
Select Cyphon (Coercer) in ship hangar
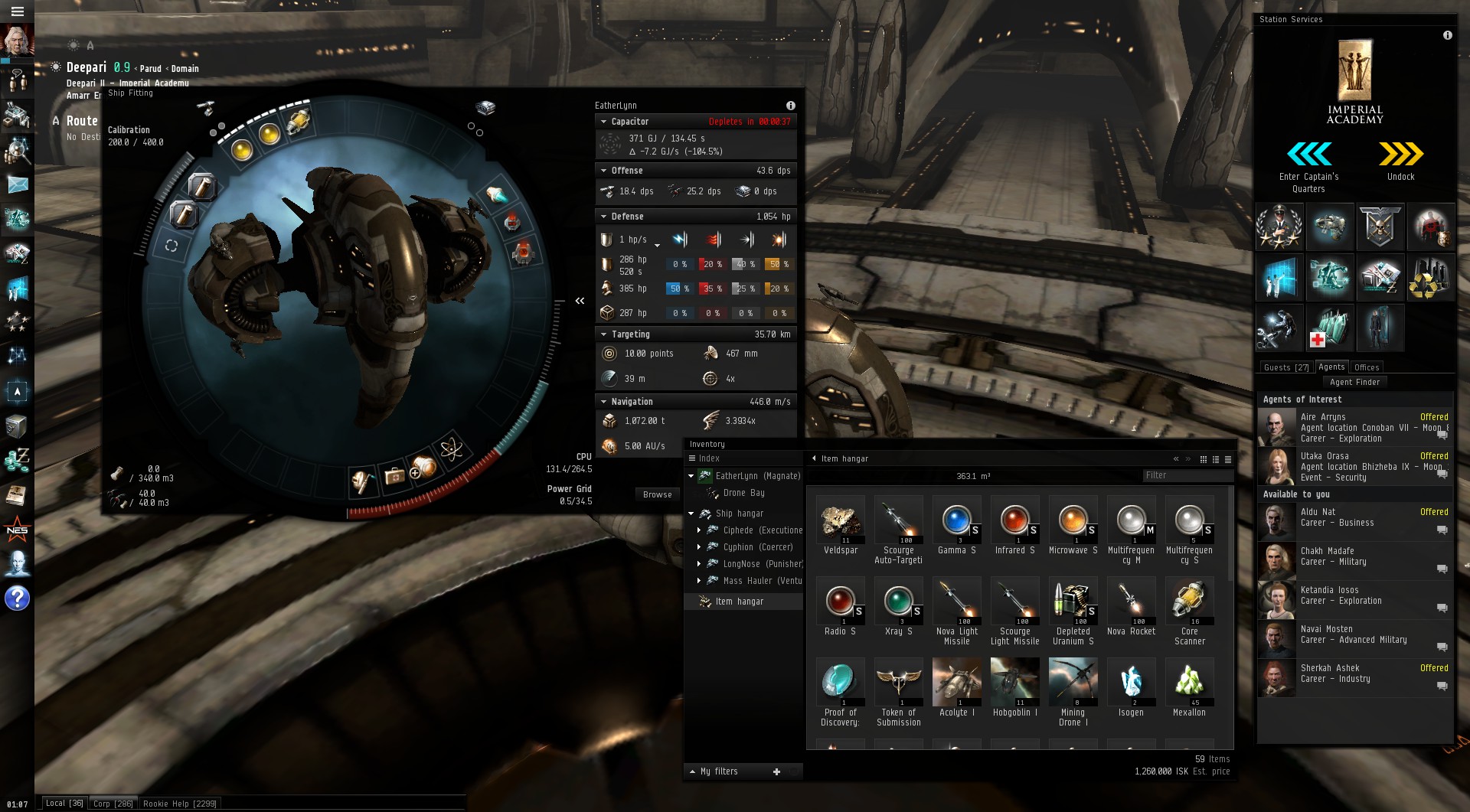pyautogui.click(x=757, y=547)
